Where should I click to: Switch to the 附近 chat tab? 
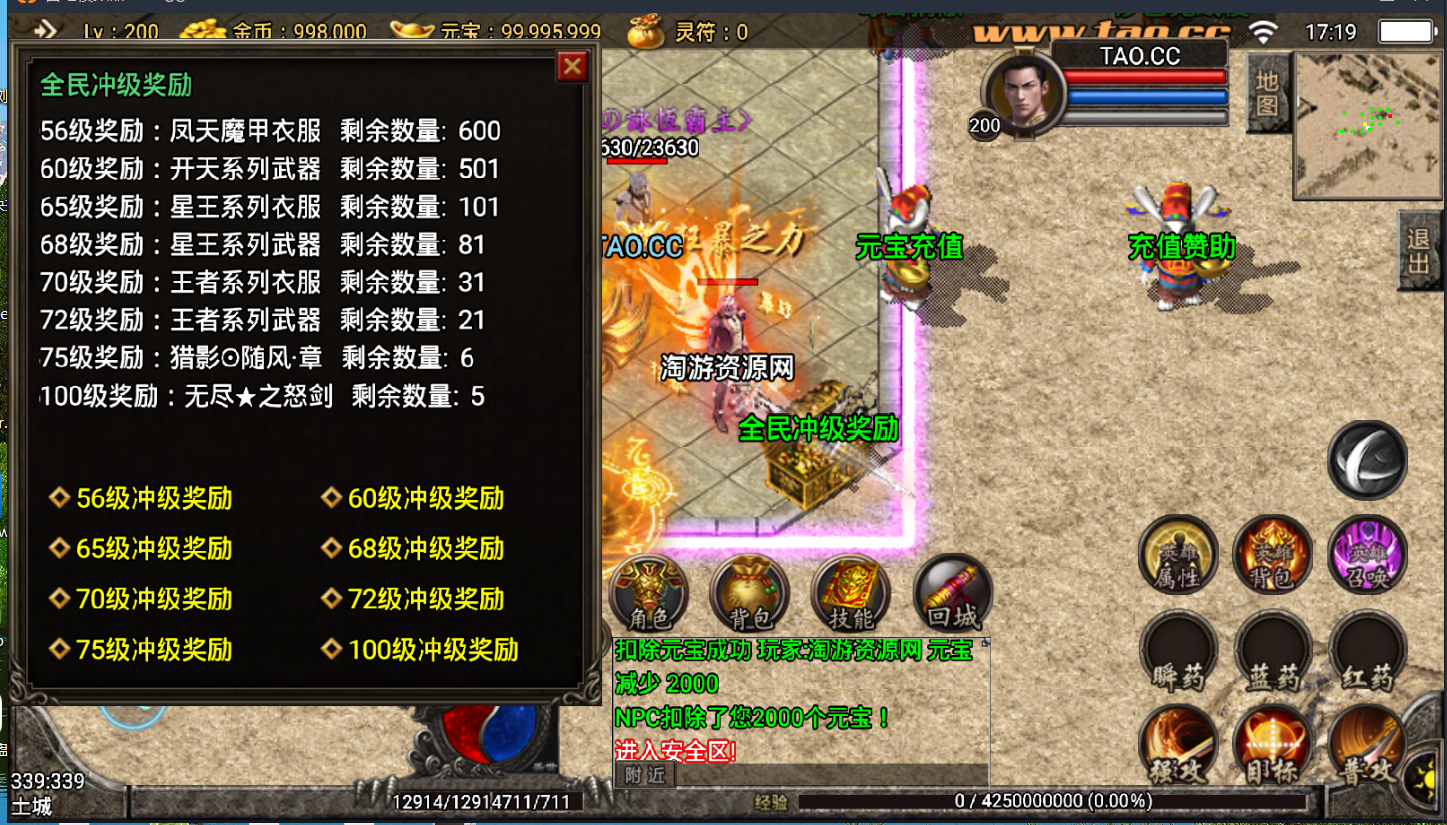click(x=645, y=775)
